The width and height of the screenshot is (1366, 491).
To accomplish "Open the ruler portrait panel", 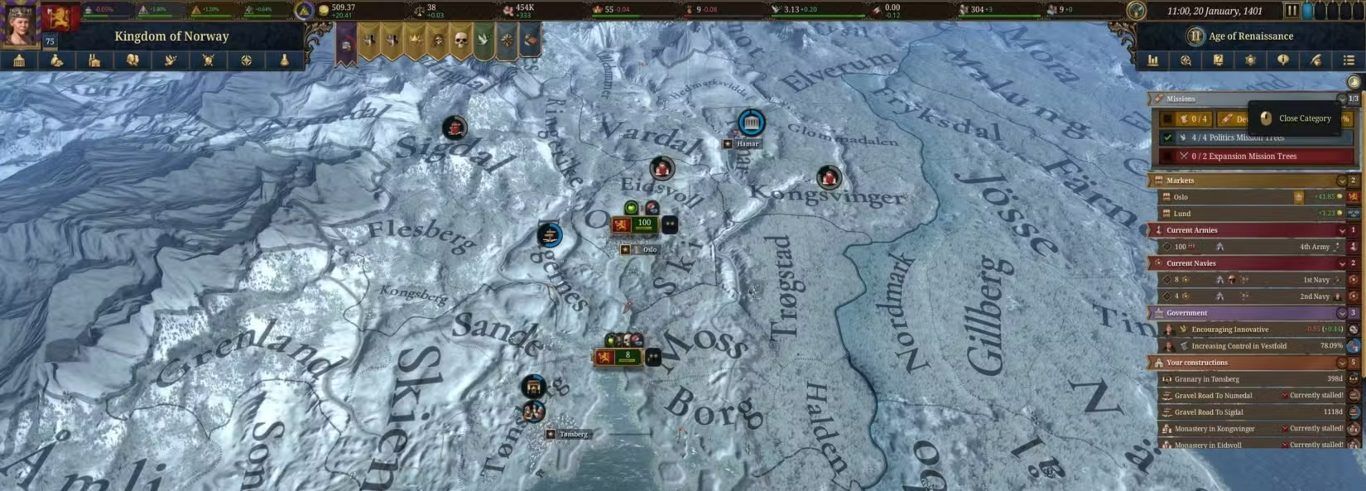I will coord(18,25).
